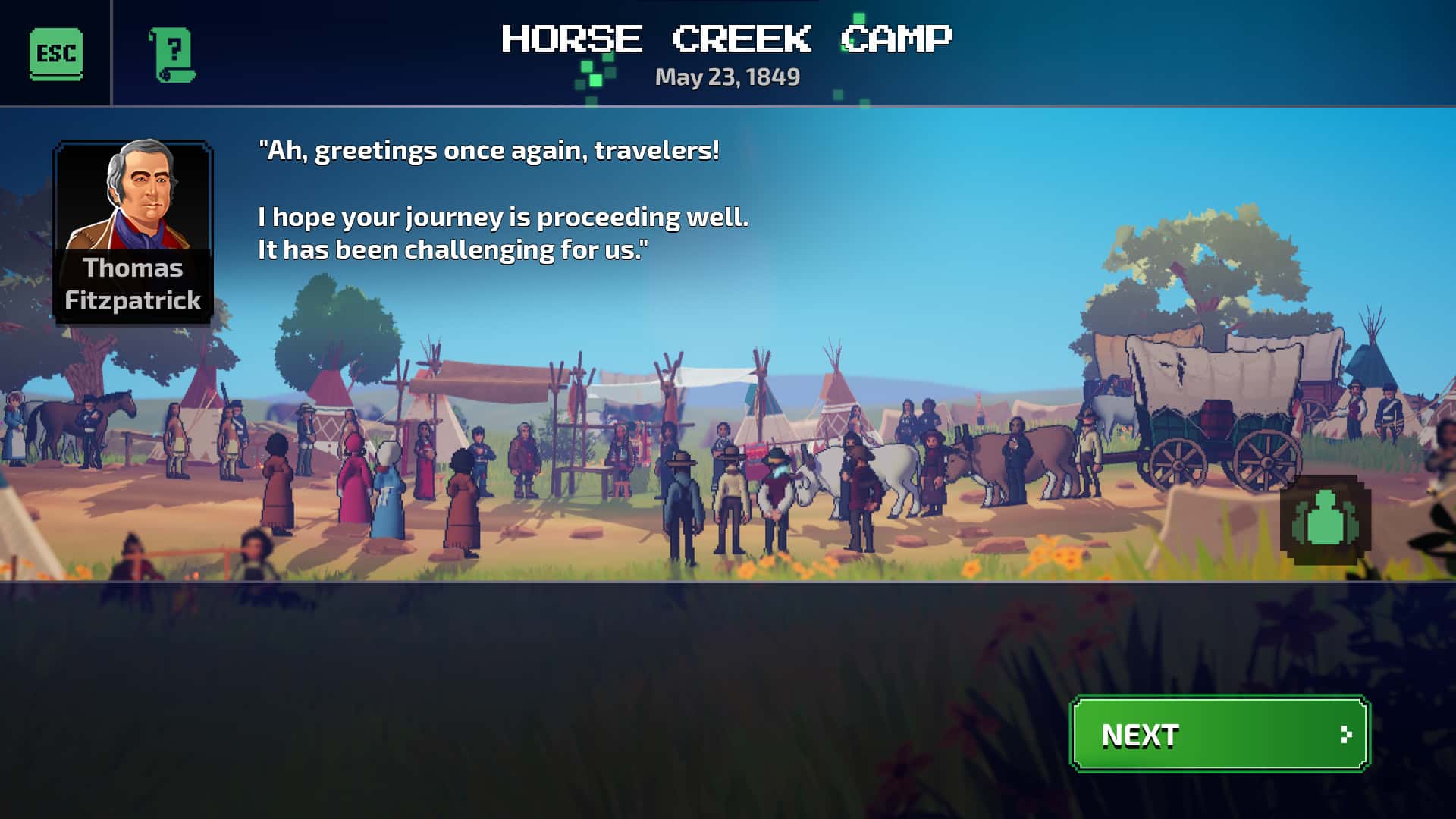Click the question mark scroll beside ESC
Screen dimensions: 1456x819
tap(173, 54)
